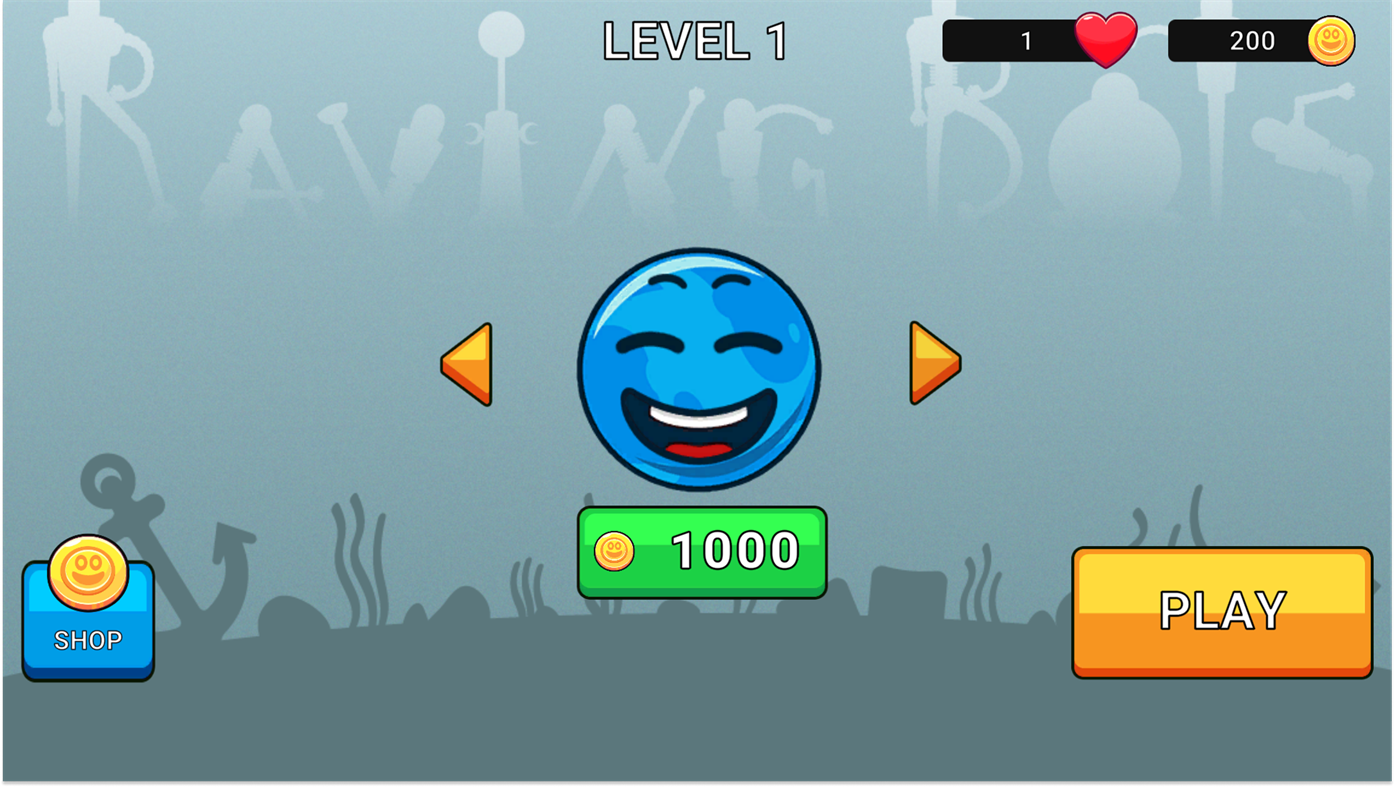Click the smiley coin icon in top currency bar

(1330, 39)
